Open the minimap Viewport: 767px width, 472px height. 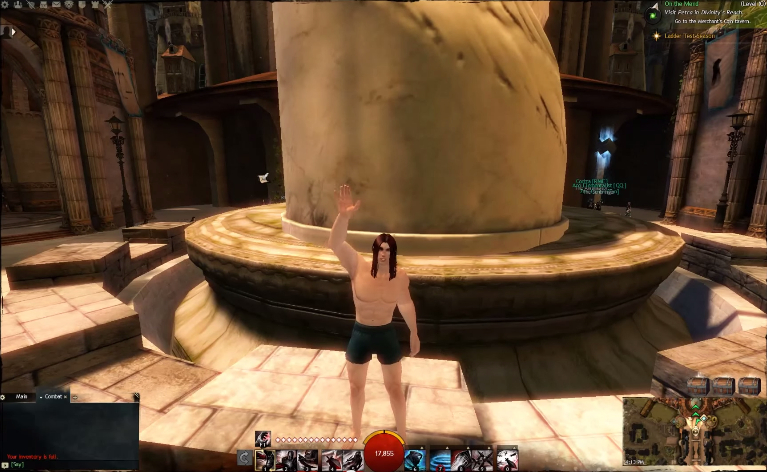pos(692,430)
